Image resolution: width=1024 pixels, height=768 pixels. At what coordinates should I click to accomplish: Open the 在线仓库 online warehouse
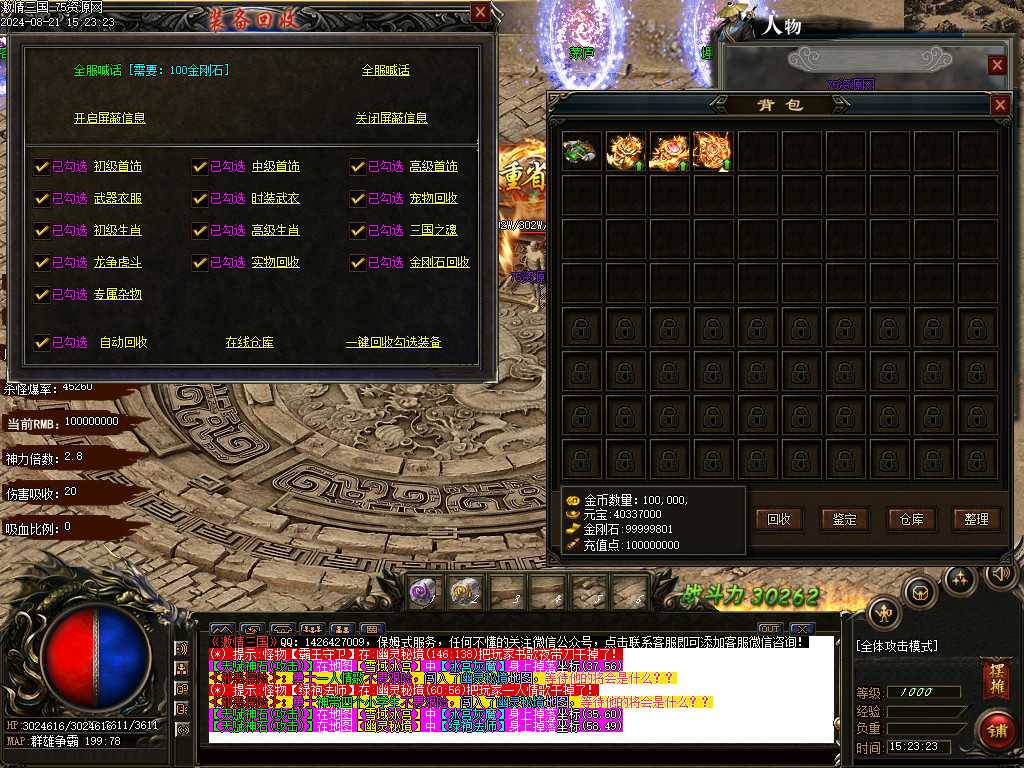coord(249,342)
